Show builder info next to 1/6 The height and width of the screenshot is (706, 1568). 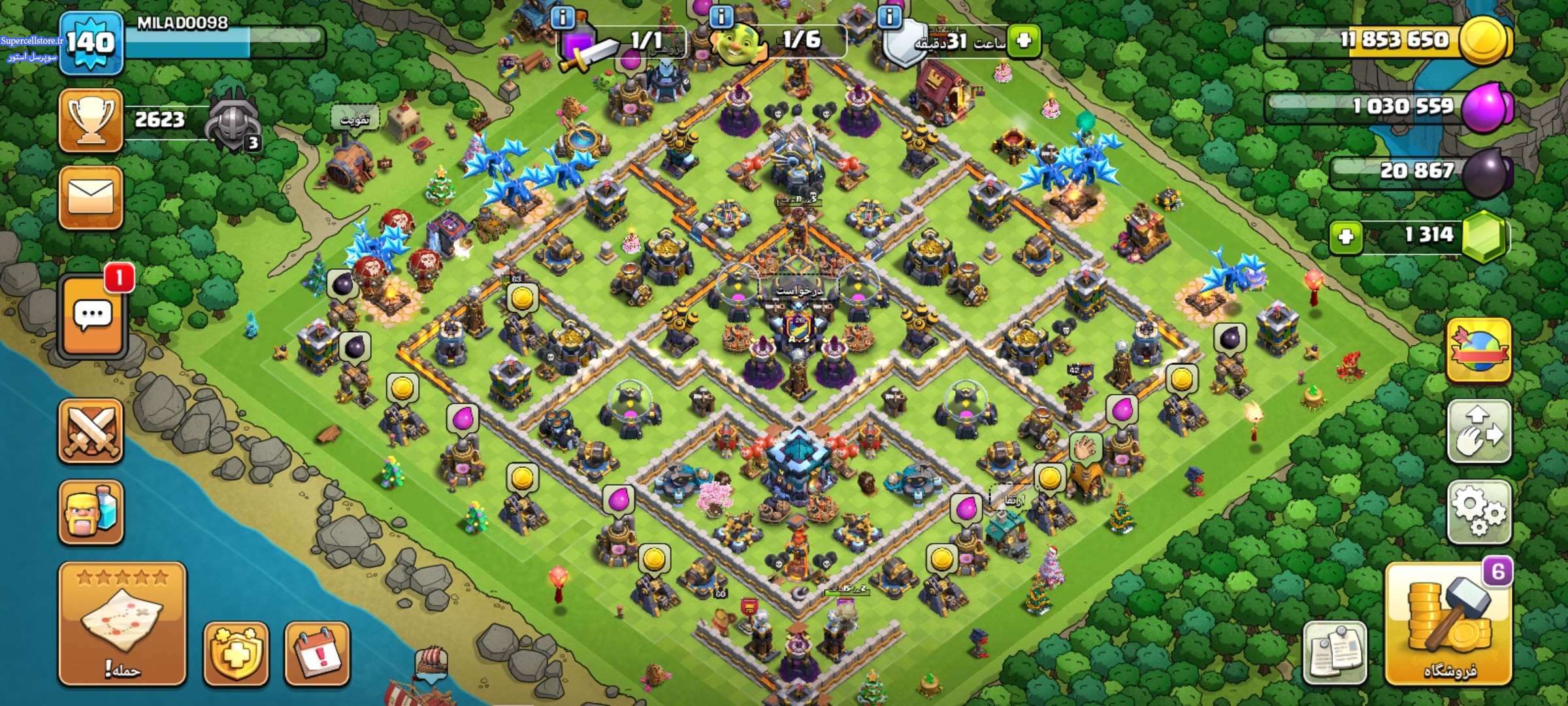click(721, 16)
